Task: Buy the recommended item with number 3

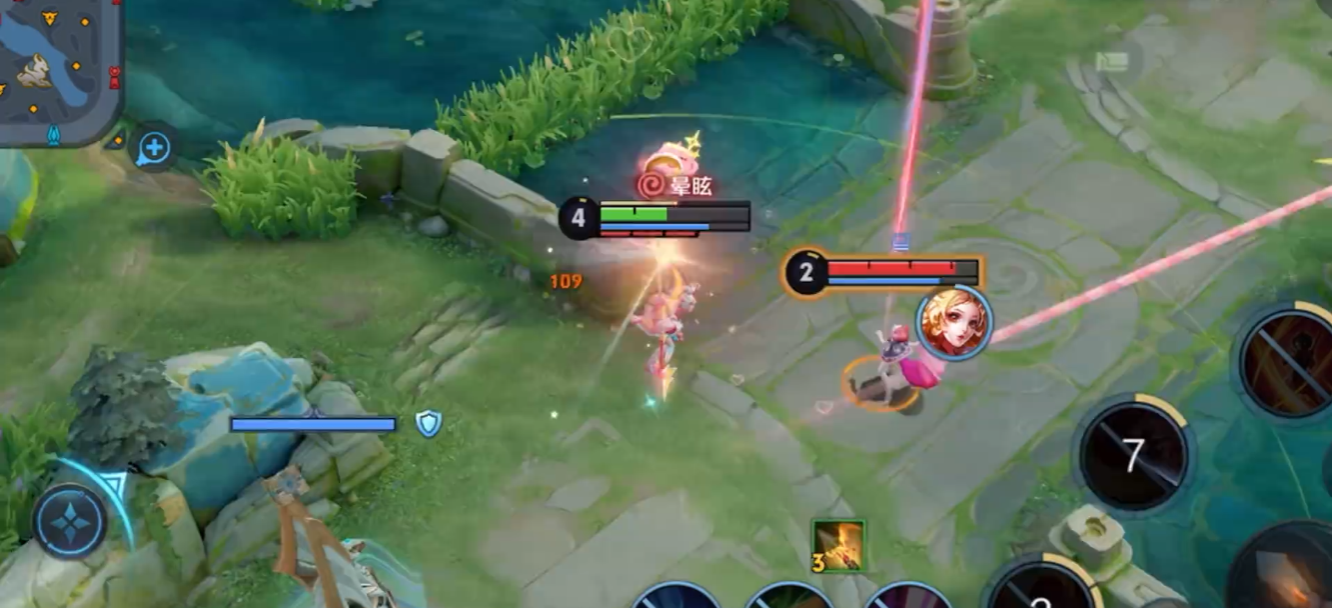Action: [x=838, y=546]
